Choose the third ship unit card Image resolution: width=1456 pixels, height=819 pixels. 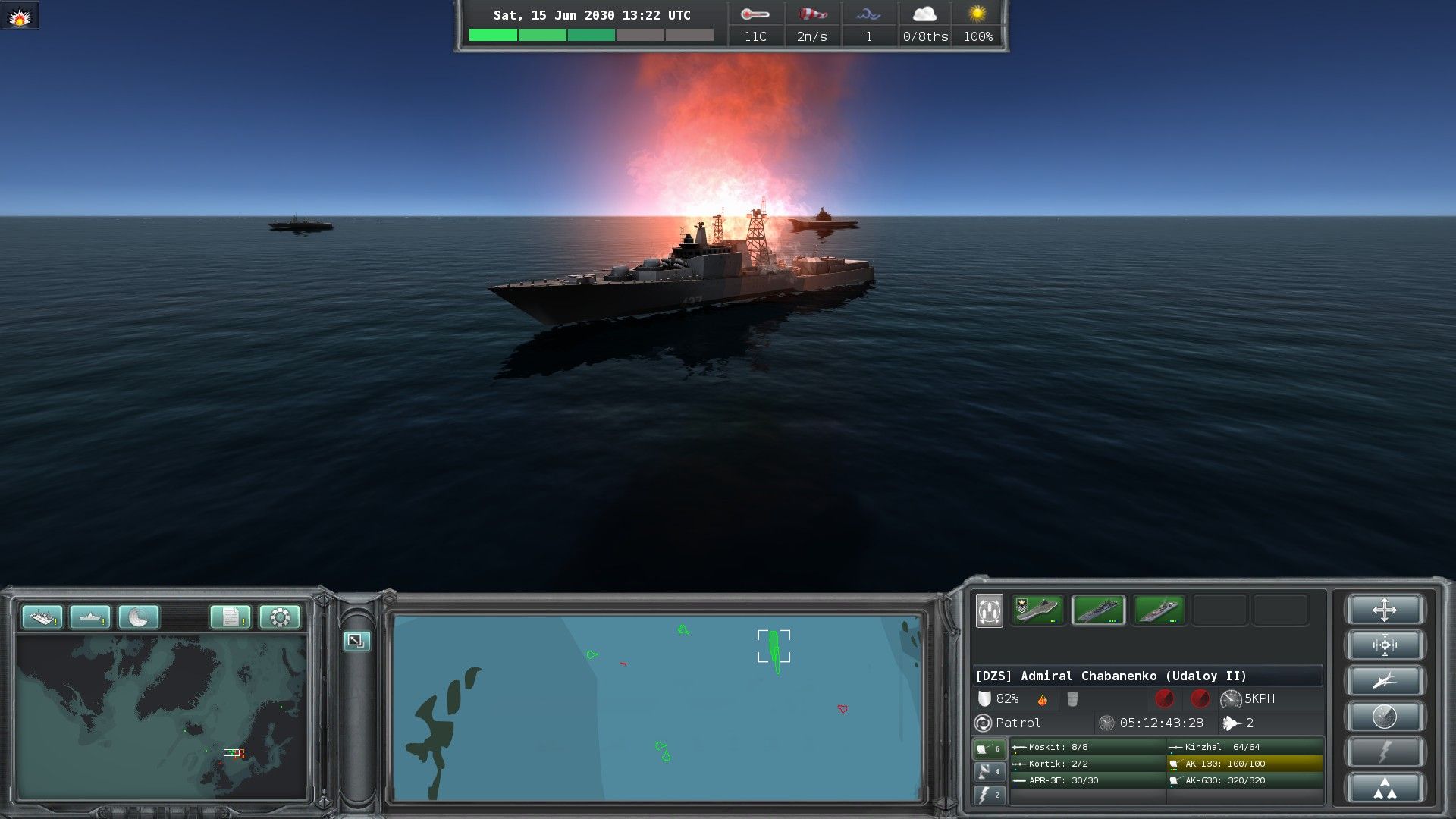point(1158,610)
